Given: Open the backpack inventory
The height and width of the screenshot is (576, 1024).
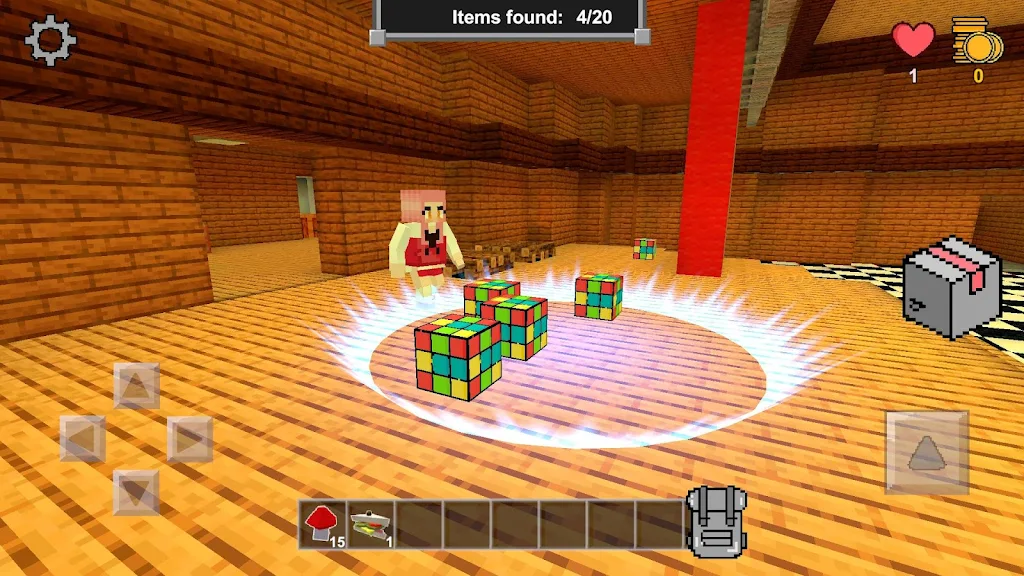Looking at the screenshot, I should tap(716, 520).
